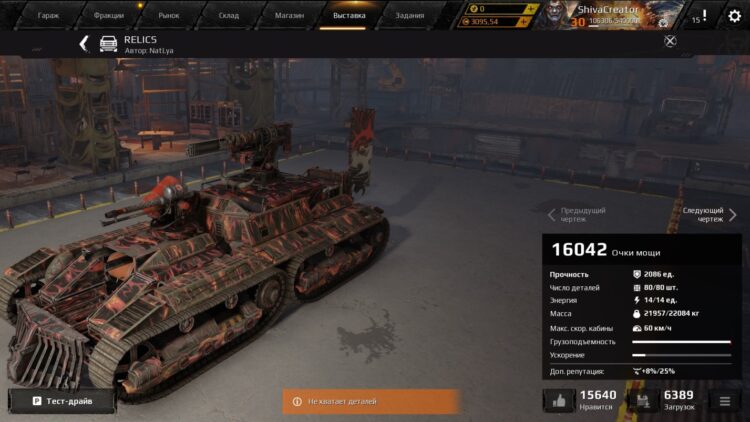Open the Магазин tab
The height and width of the screenshot is (422, 750).
(x=289, y=15)
